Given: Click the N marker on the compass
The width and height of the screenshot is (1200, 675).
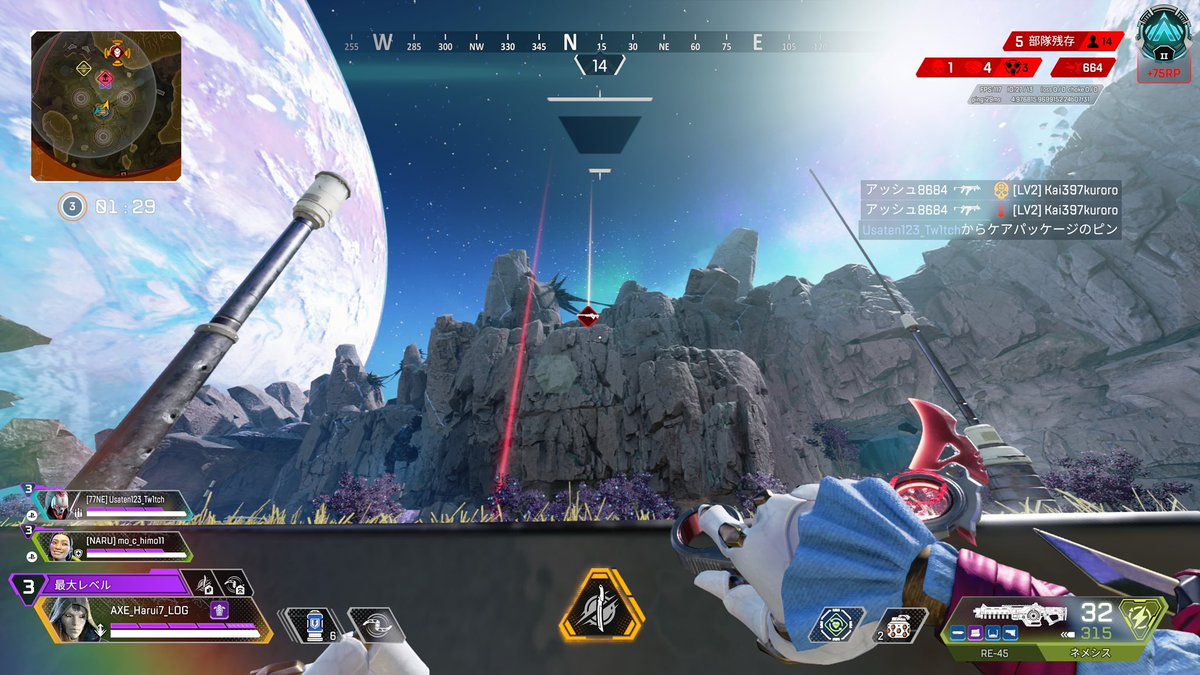Looking at the screenshot, I should [570, 42].
